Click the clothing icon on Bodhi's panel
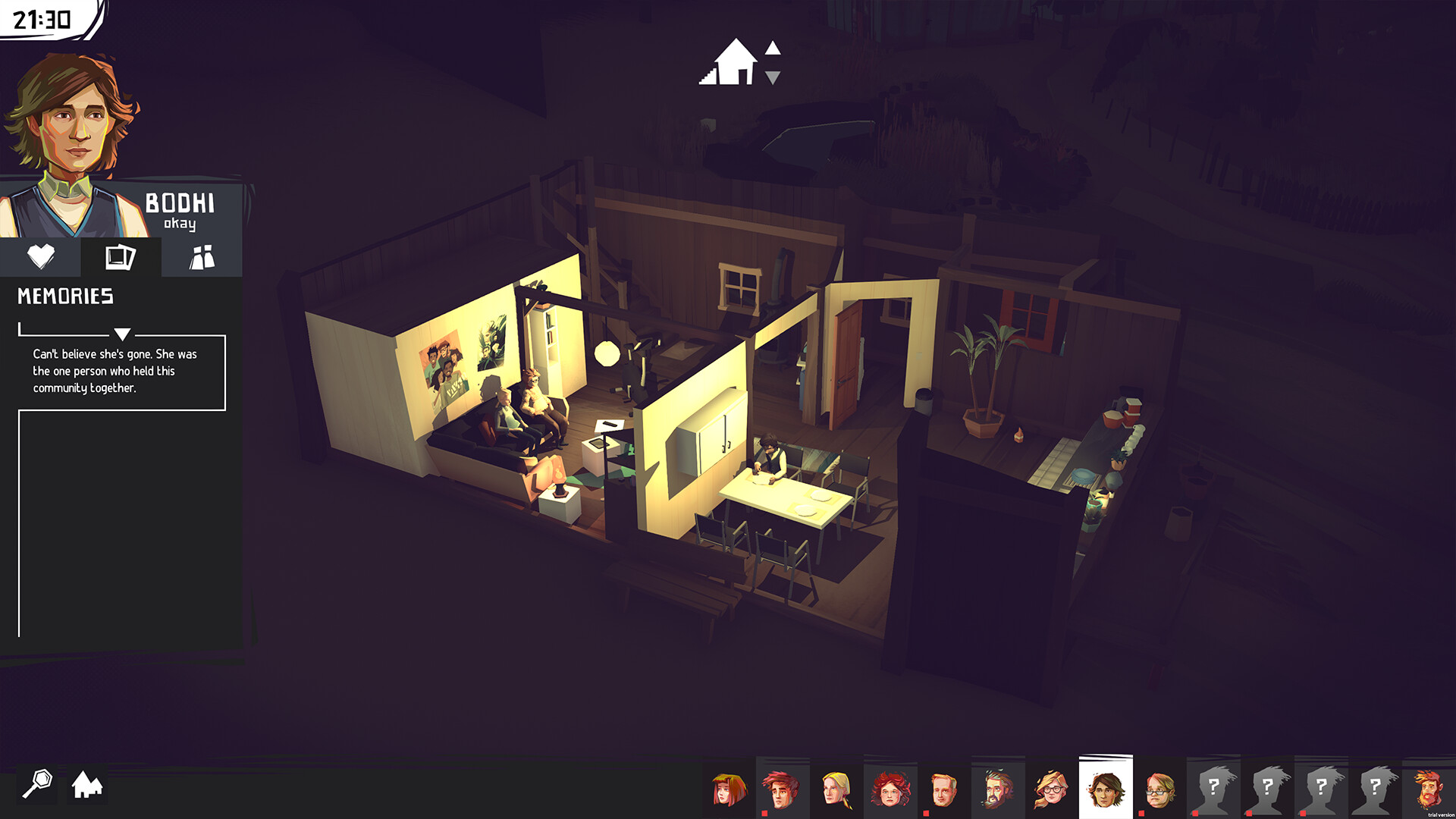Screen dimensions: 1456x819 [201, 256]
